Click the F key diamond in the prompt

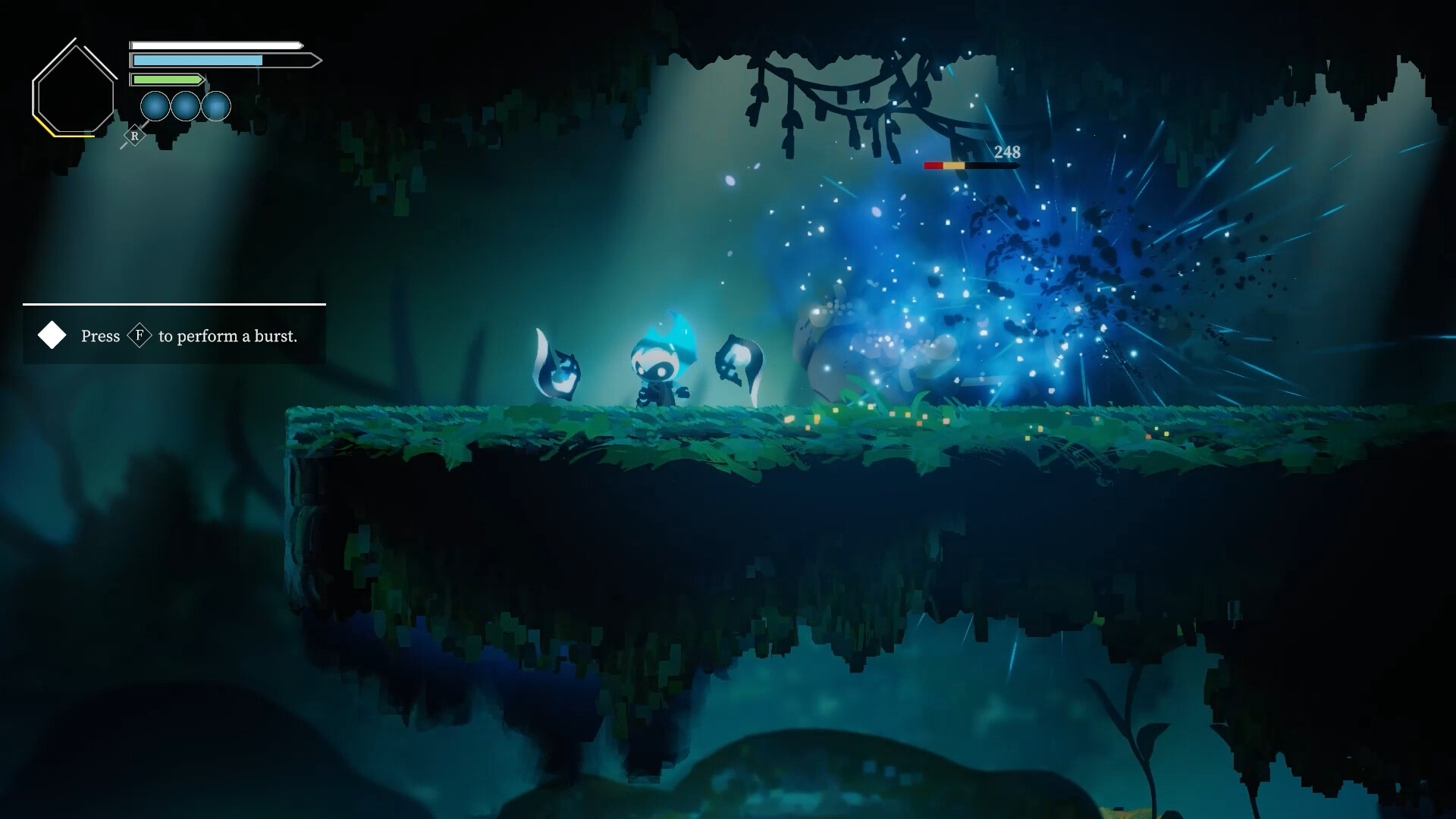[x=140, y=336]
